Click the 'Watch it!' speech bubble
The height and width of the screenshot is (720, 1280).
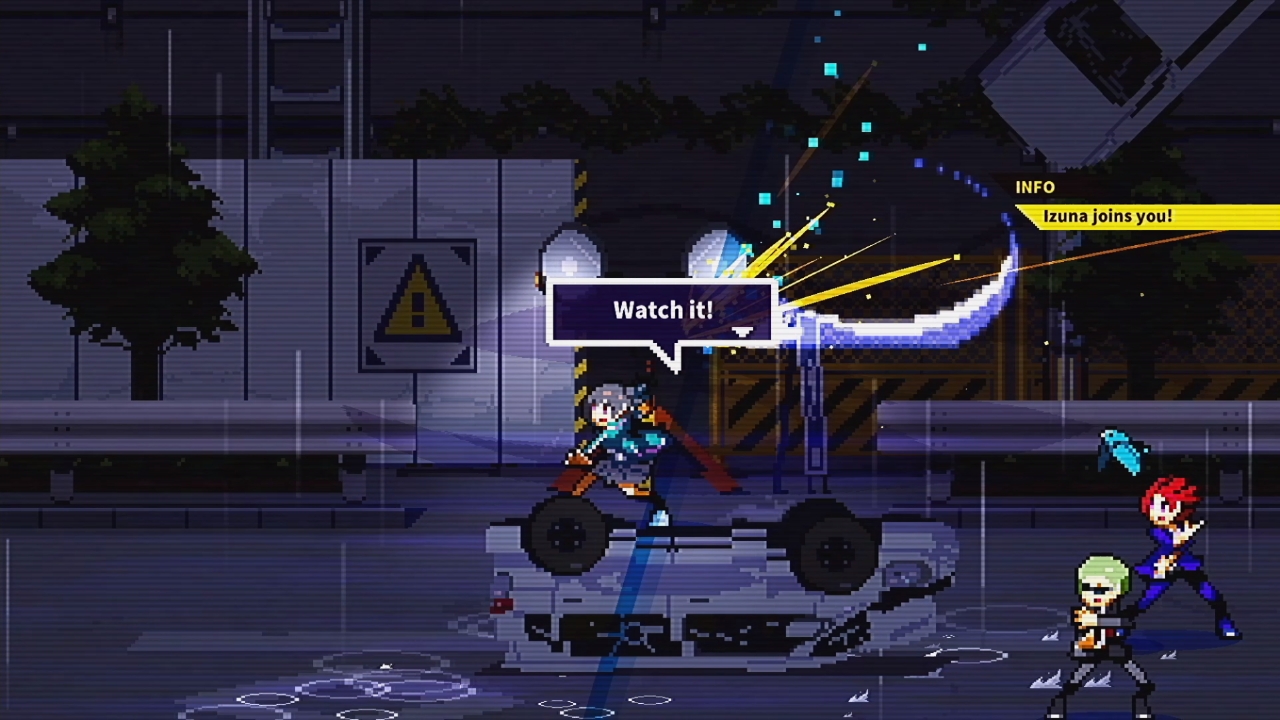click(x=660, y=310)
